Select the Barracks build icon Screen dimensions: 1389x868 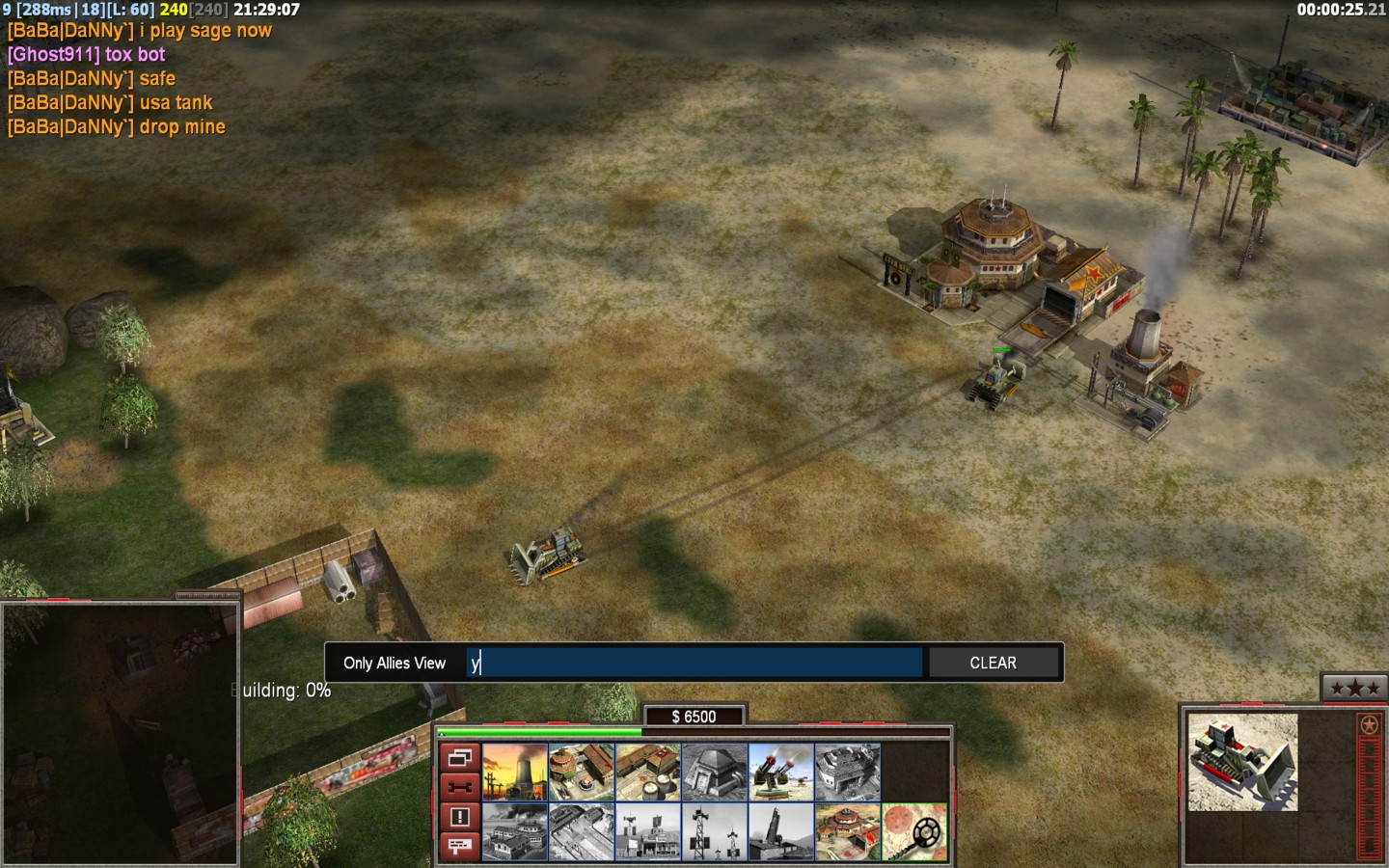tap(582, 772)
